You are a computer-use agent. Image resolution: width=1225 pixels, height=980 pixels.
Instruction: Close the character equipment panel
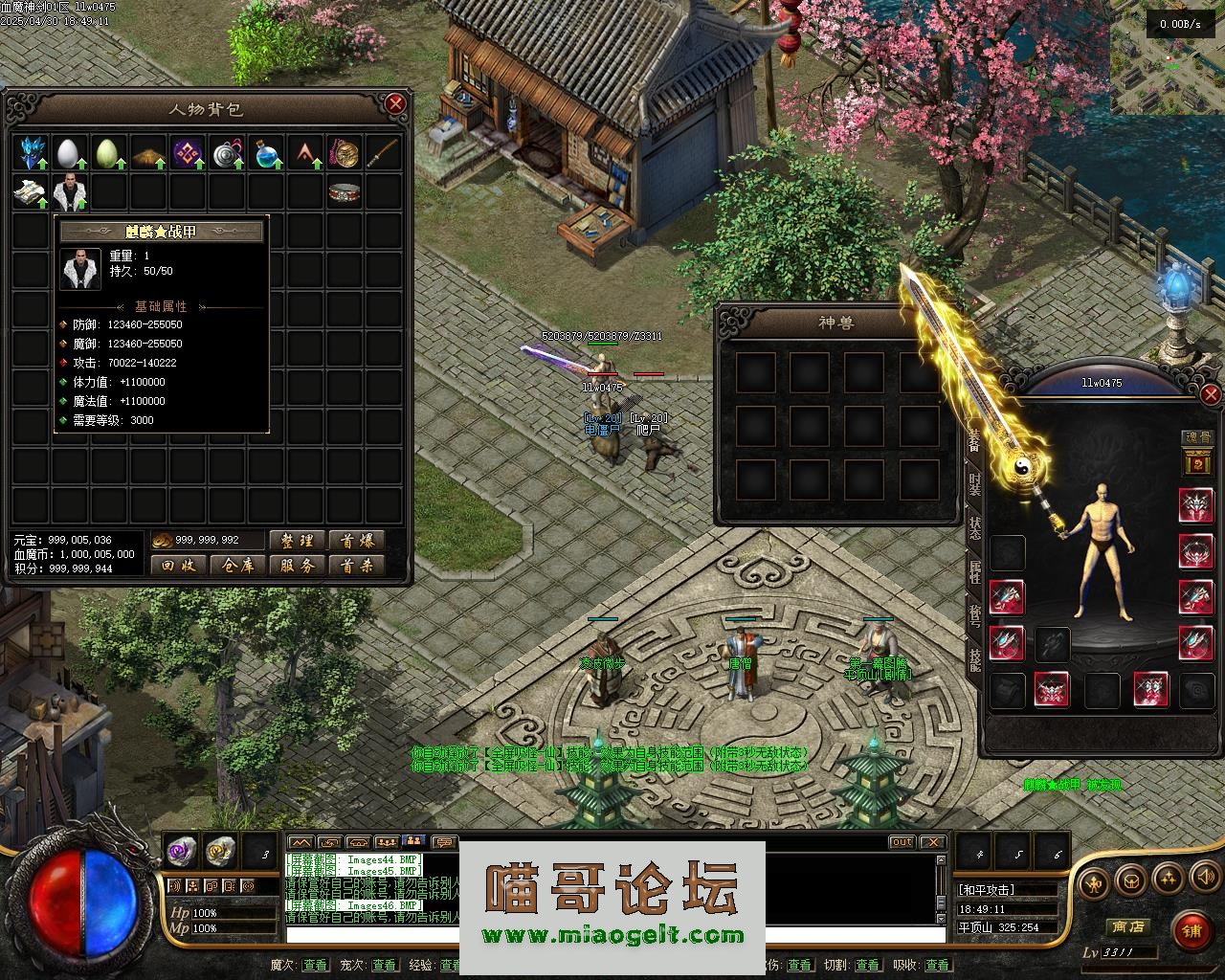1211,394
